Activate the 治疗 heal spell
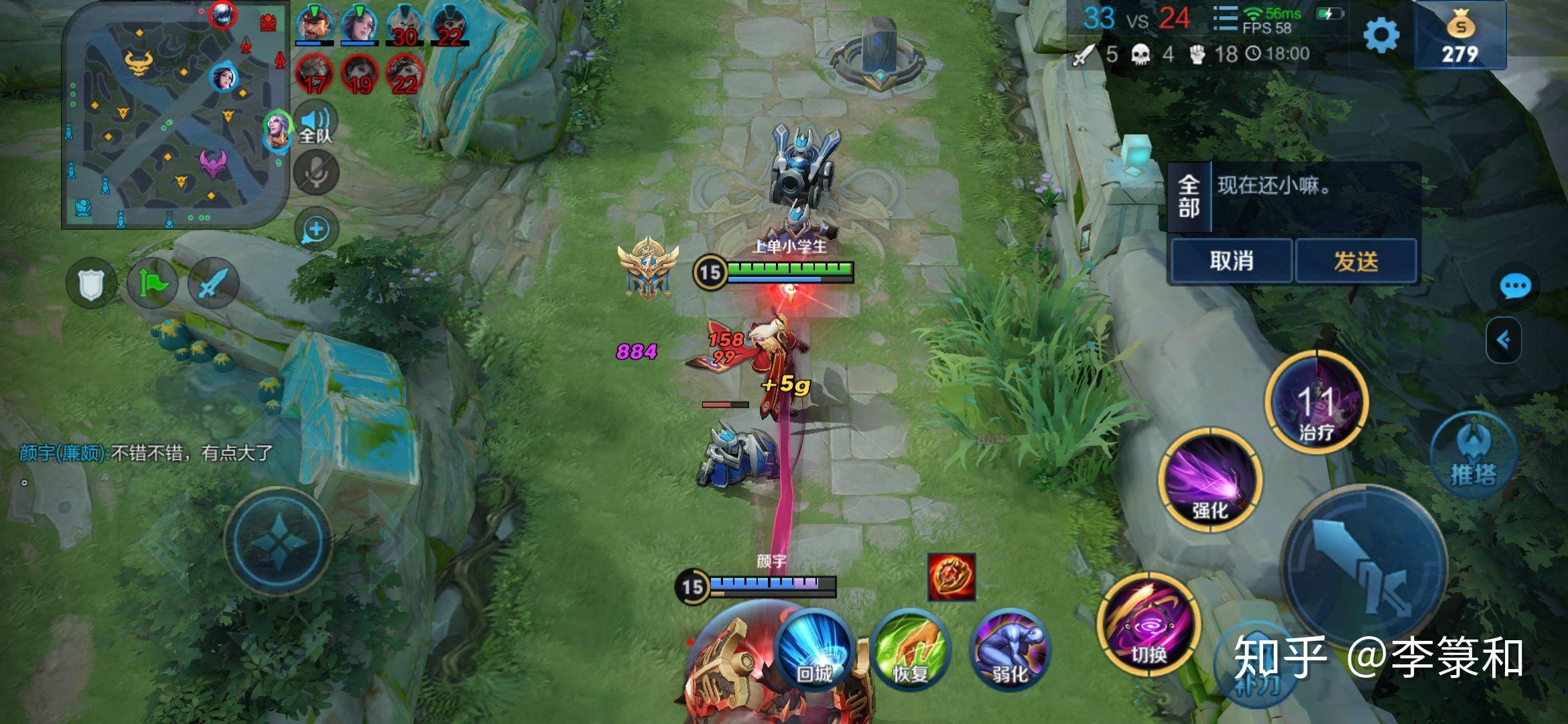 pos(1316,402)
